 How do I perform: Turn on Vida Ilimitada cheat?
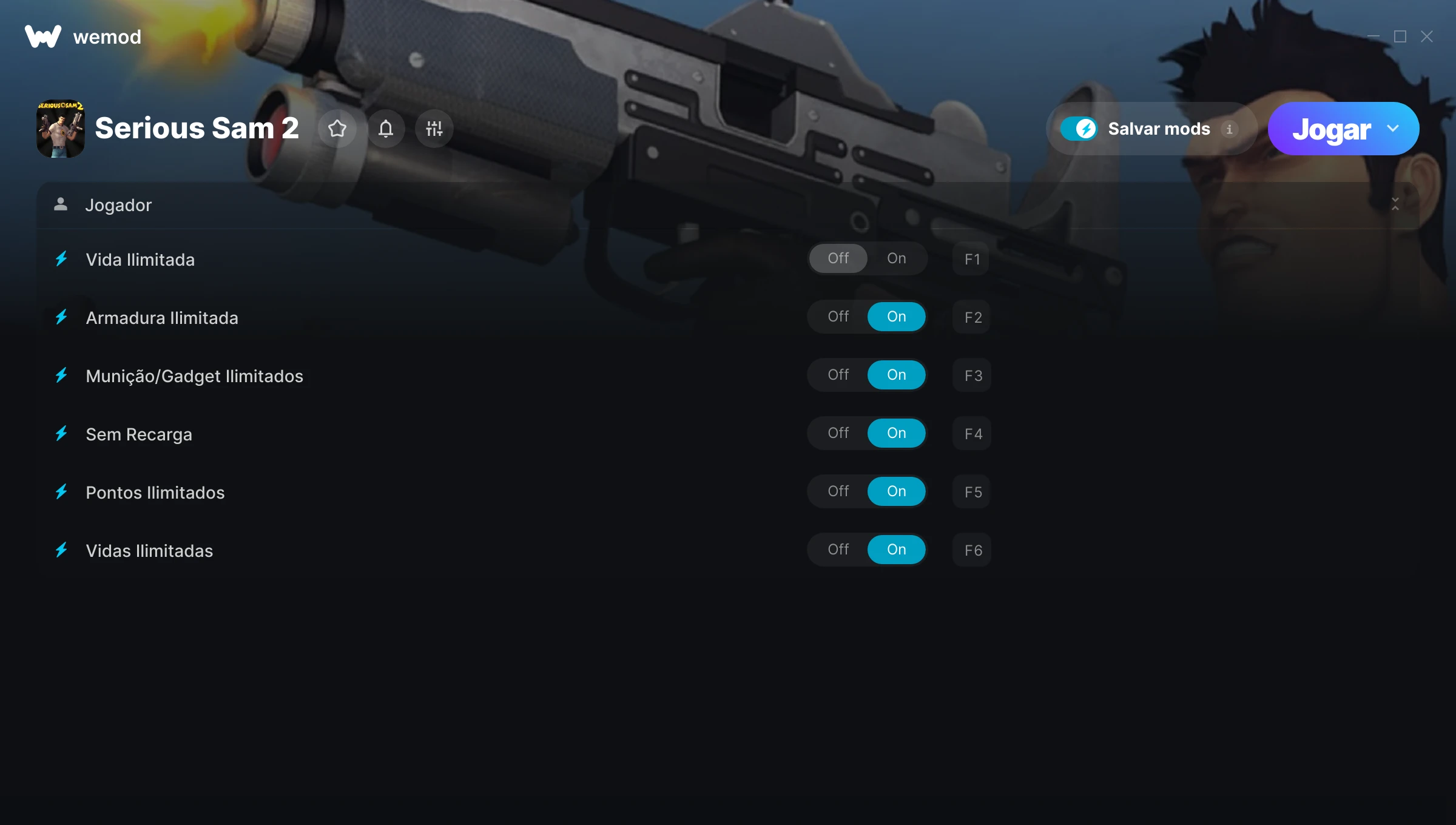click(896, 259)
